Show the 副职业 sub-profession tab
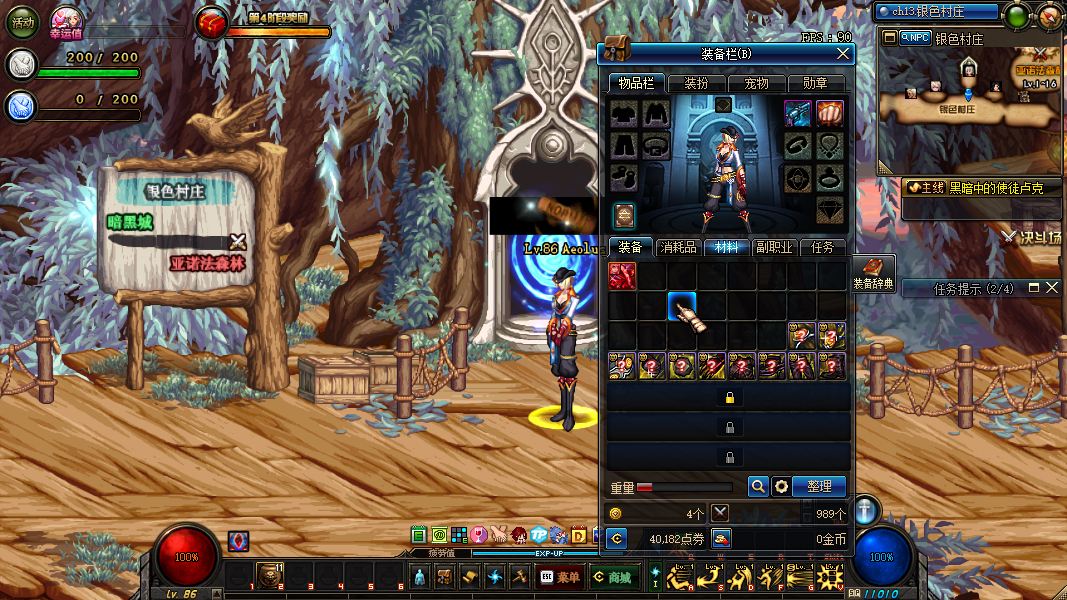Viewport: 1067px width, 600px height. tap(775, 247)
